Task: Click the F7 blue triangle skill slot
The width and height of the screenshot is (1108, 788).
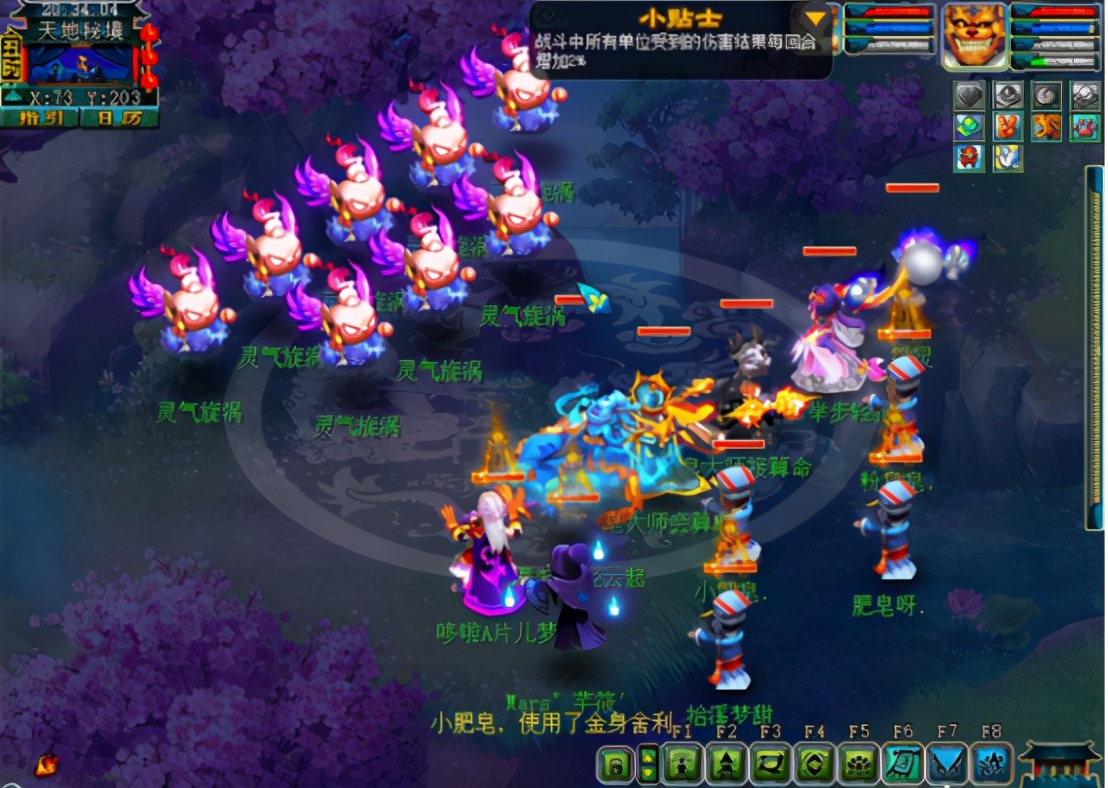Action: pos(947,765)
